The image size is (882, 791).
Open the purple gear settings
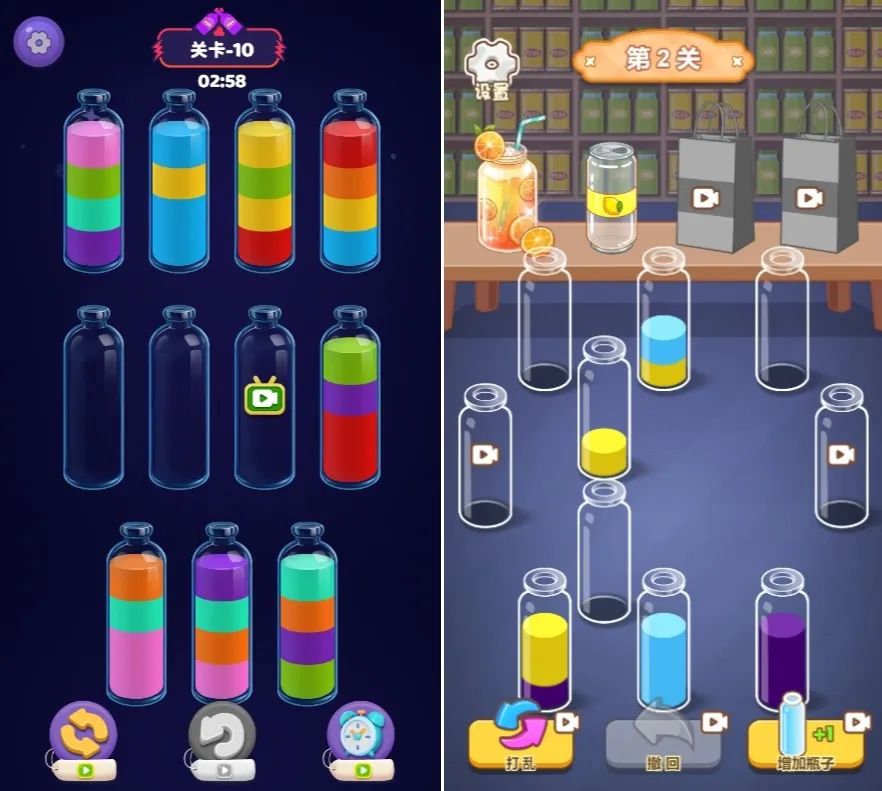tap(38, 42)
